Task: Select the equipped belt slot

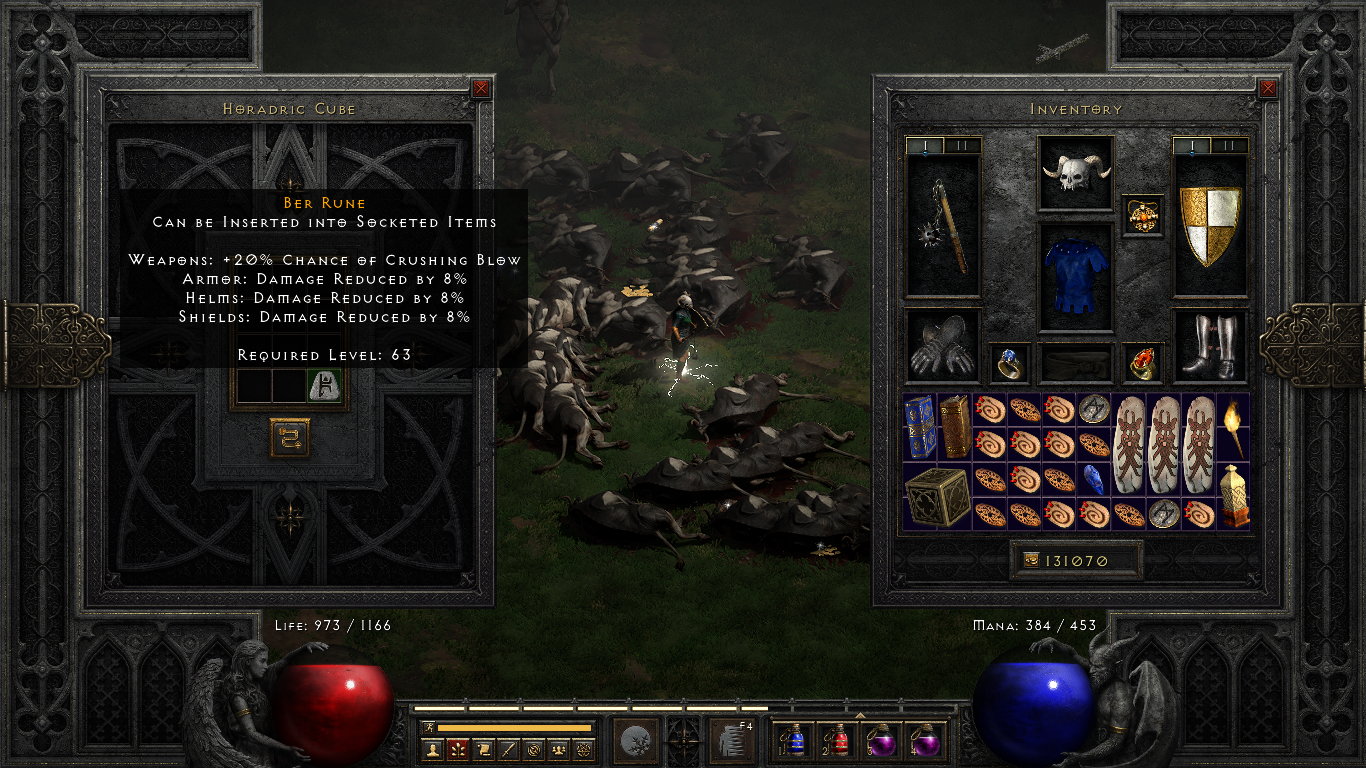Action: 1076,363
